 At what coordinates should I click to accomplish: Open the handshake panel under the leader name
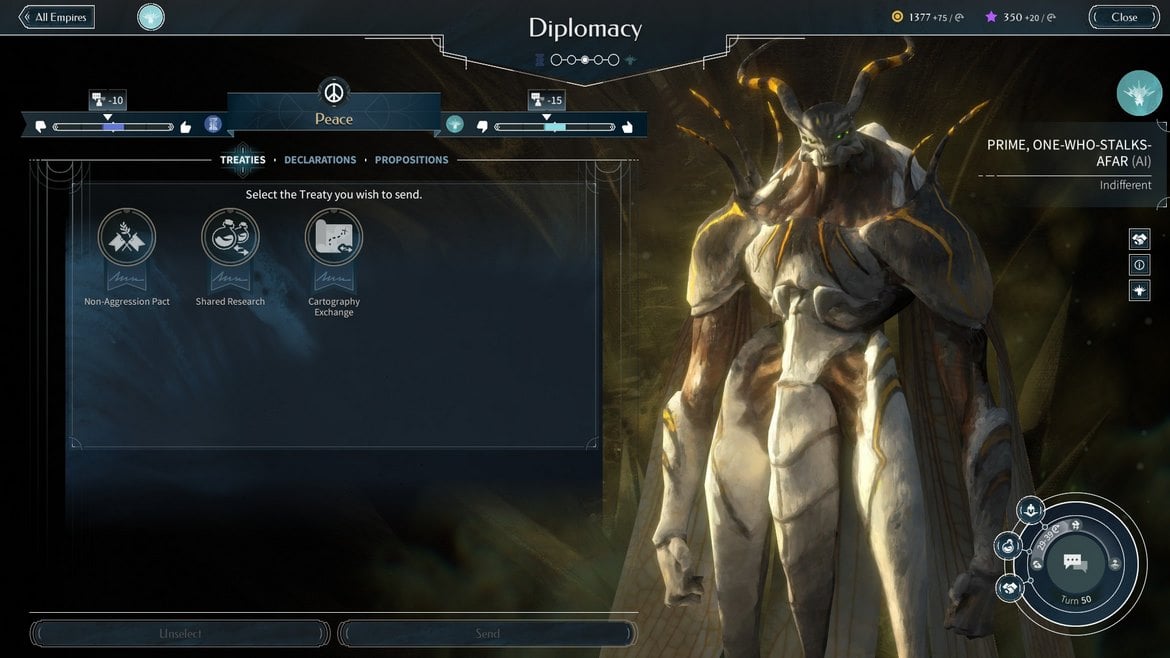pos(1139,239)
